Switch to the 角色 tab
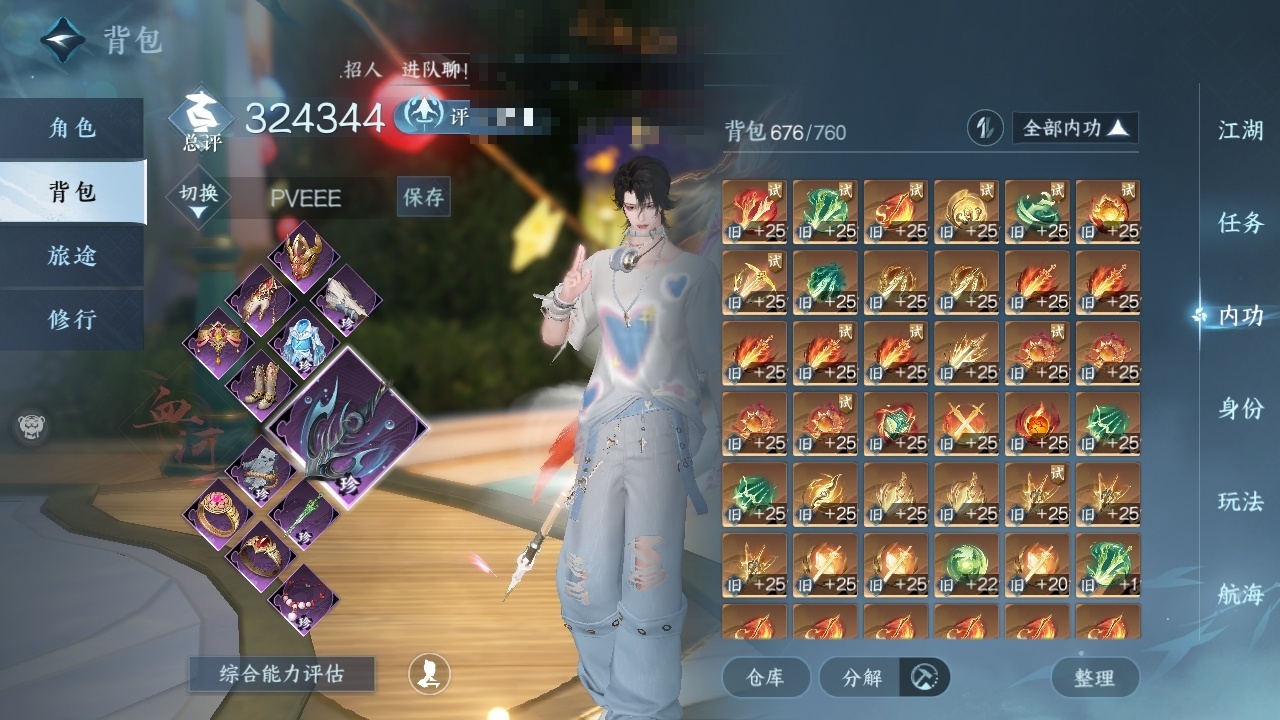The height and width of the screenshot is (720, 1280). pyautogui.click(x=72, y=128)
